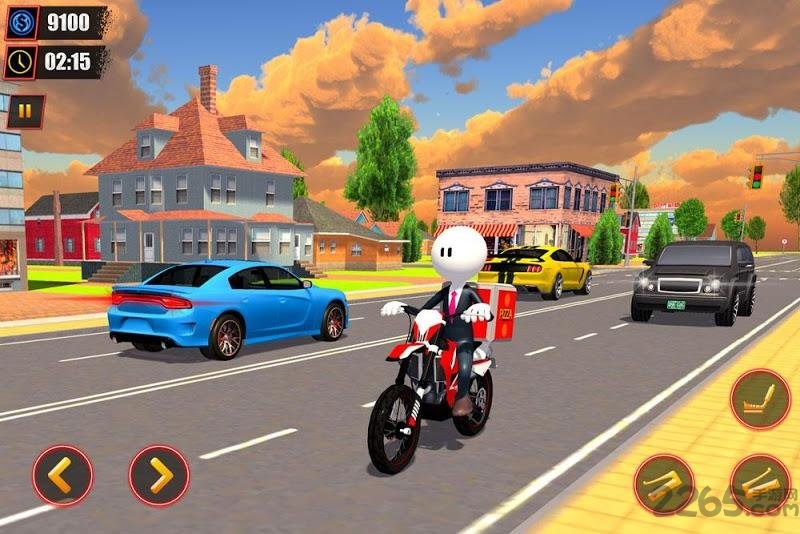Tap the upright accelerator pedal button
This screenshot has width=800, height=534.
pos(760,399)
